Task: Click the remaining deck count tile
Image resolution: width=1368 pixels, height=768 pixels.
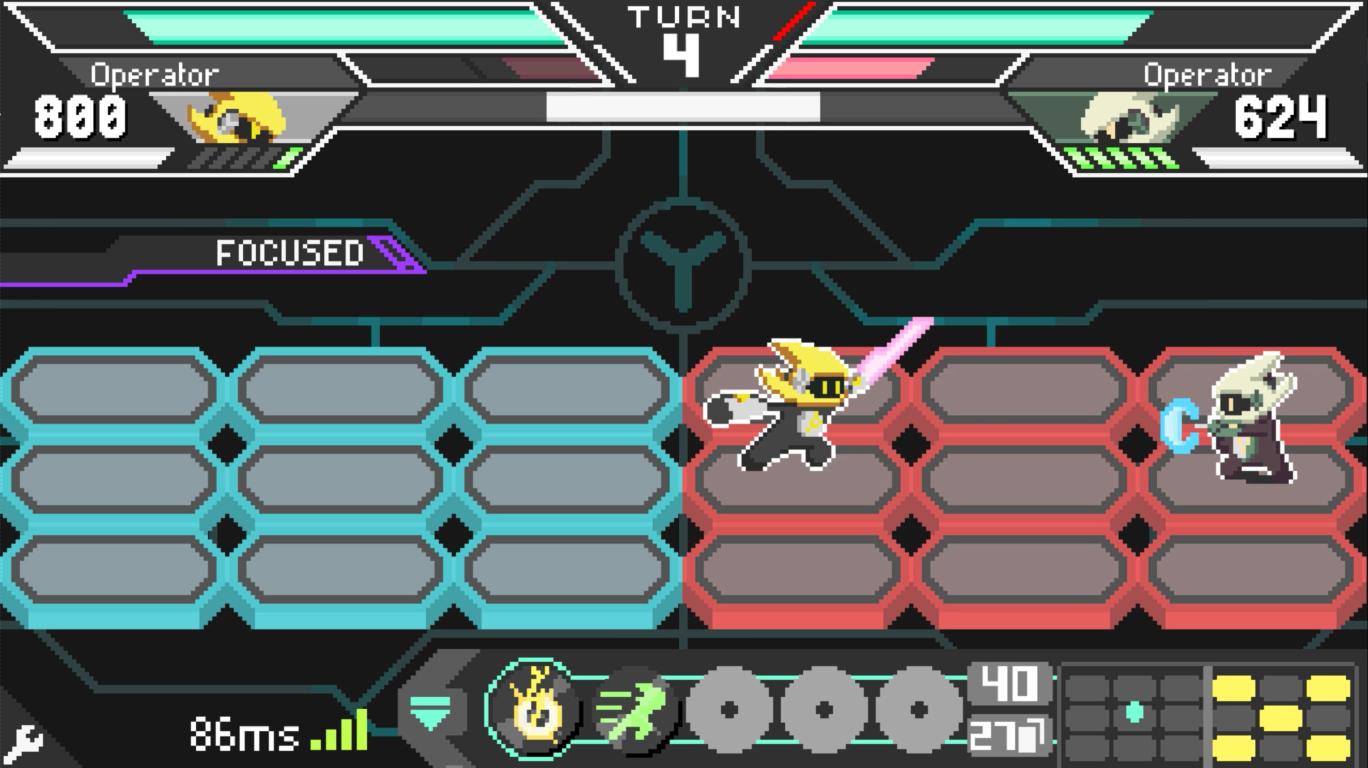Action: (1008, 735)
